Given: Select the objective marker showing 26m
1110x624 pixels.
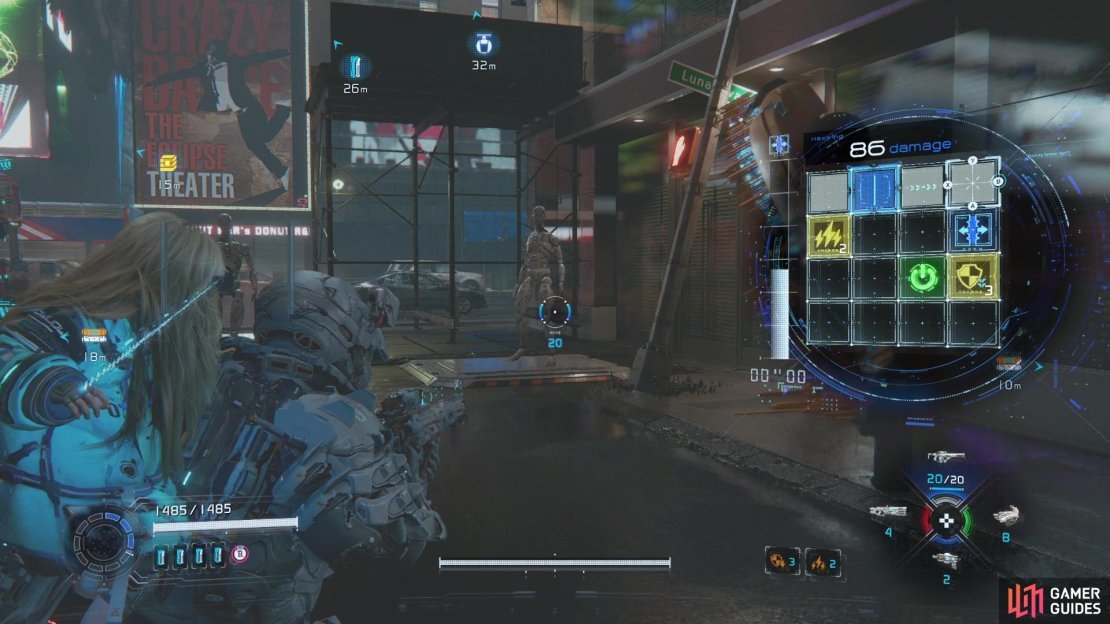Looking at the screenshot, I should click(355, 67).
